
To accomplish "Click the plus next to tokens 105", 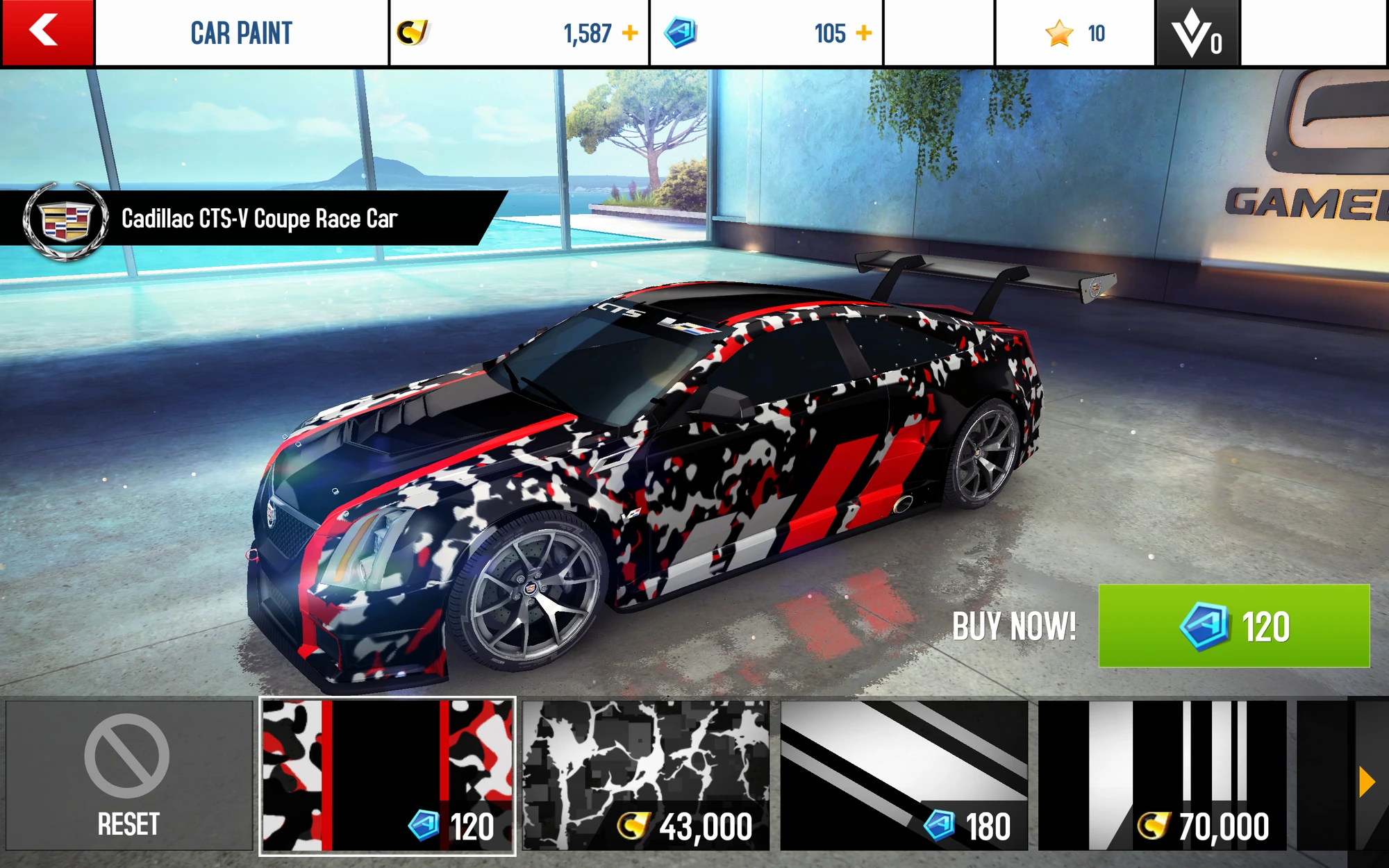I will 863,31.
